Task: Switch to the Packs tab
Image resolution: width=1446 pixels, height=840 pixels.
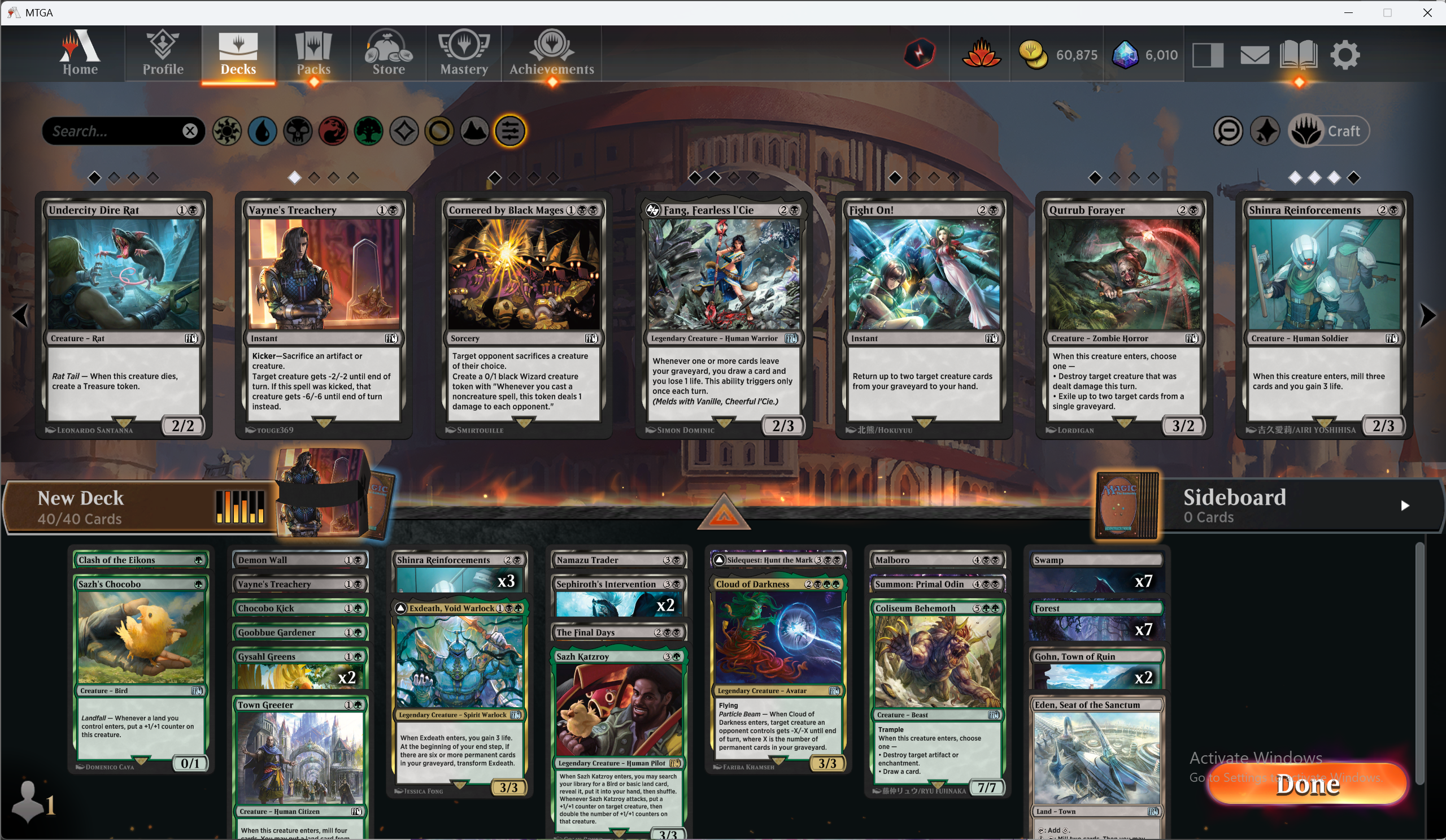Action: click(313, 54)
